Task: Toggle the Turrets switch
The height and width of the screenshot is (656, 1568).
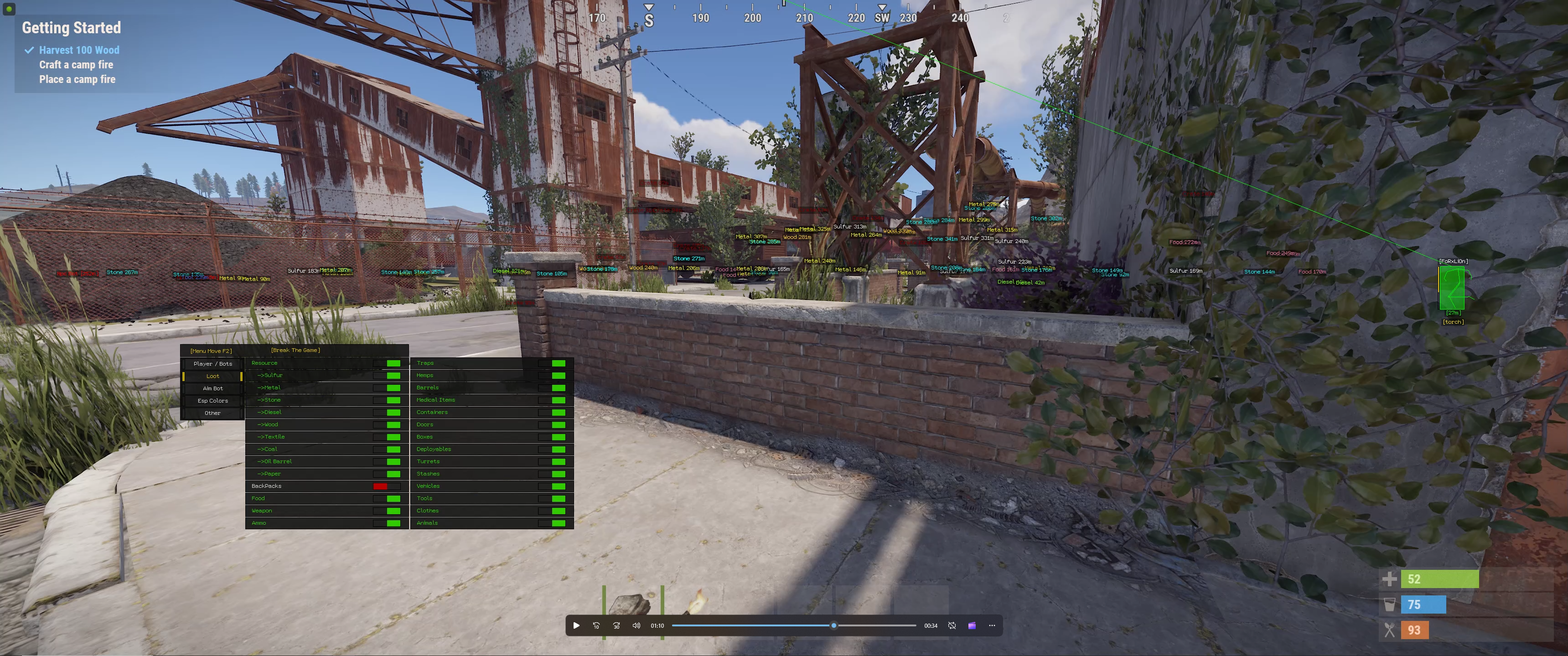Action: [x=552, y=462]
